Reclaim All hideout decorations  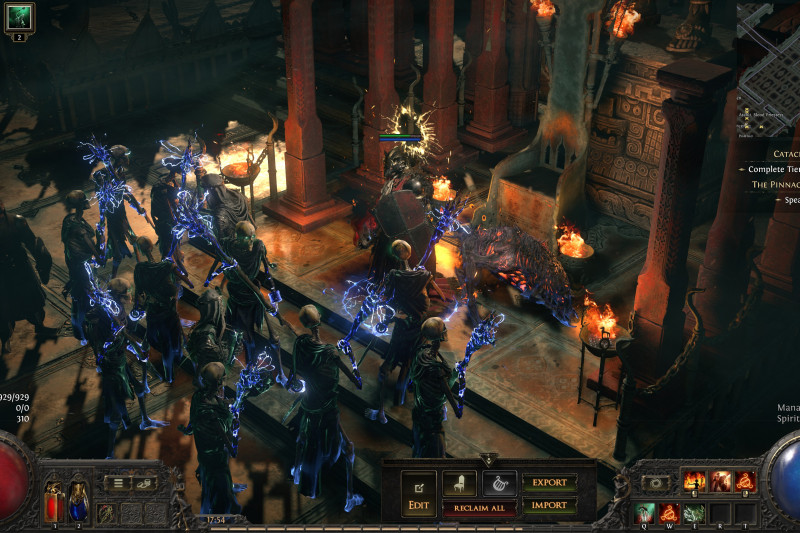click(x=479, y=508)
